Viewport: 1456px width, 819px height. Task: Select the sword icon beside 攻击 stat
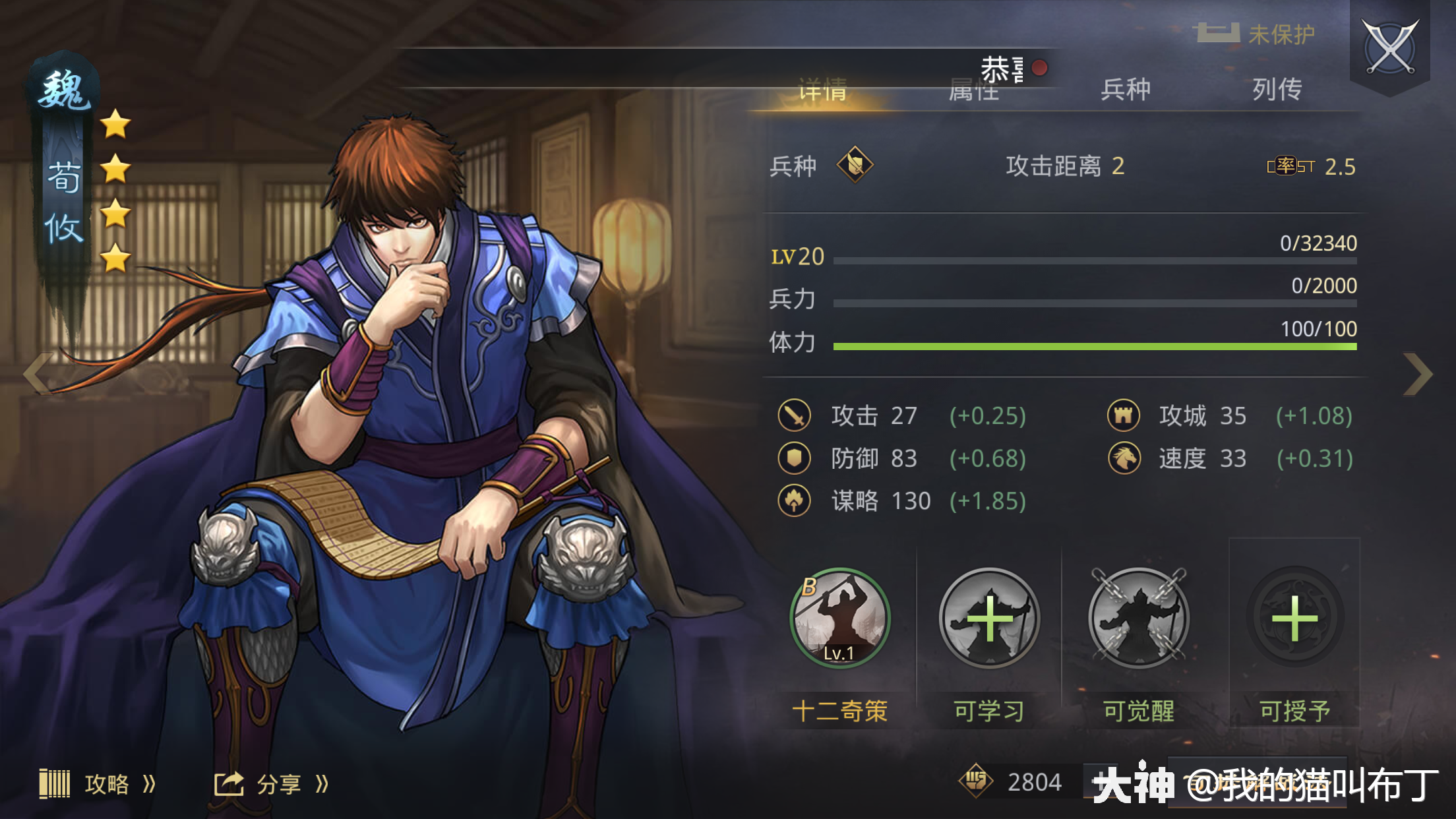click(x=795, y=416)
